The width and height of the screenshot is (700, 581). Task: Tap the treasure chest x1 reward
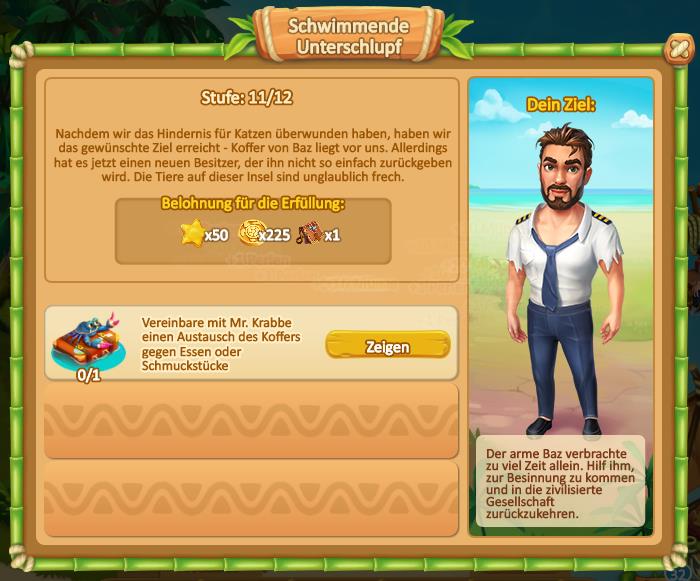tap(309, 234)
